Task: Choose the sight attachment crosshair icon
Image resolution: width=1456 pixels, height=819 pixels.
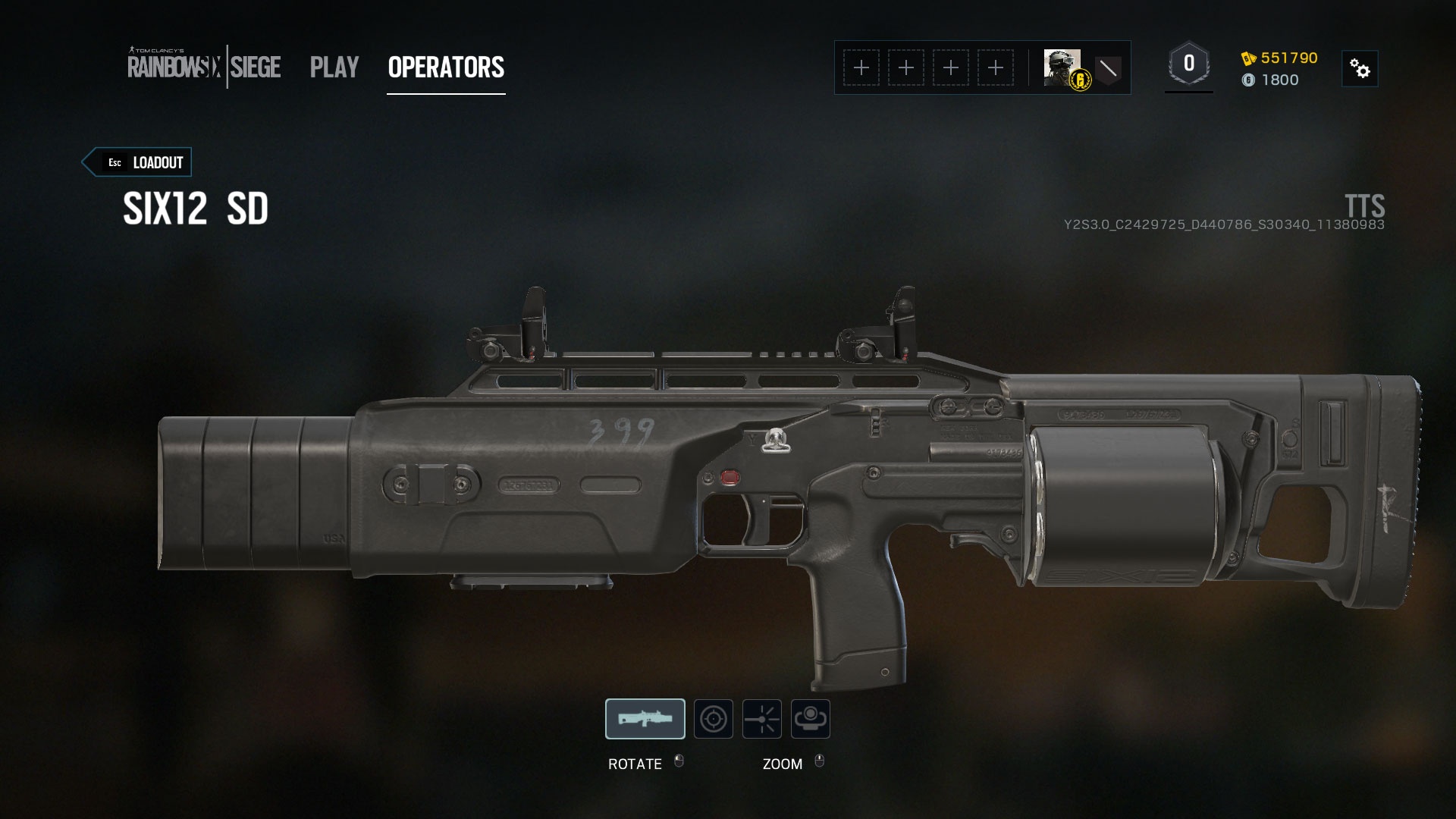Action: pos(714,719)
